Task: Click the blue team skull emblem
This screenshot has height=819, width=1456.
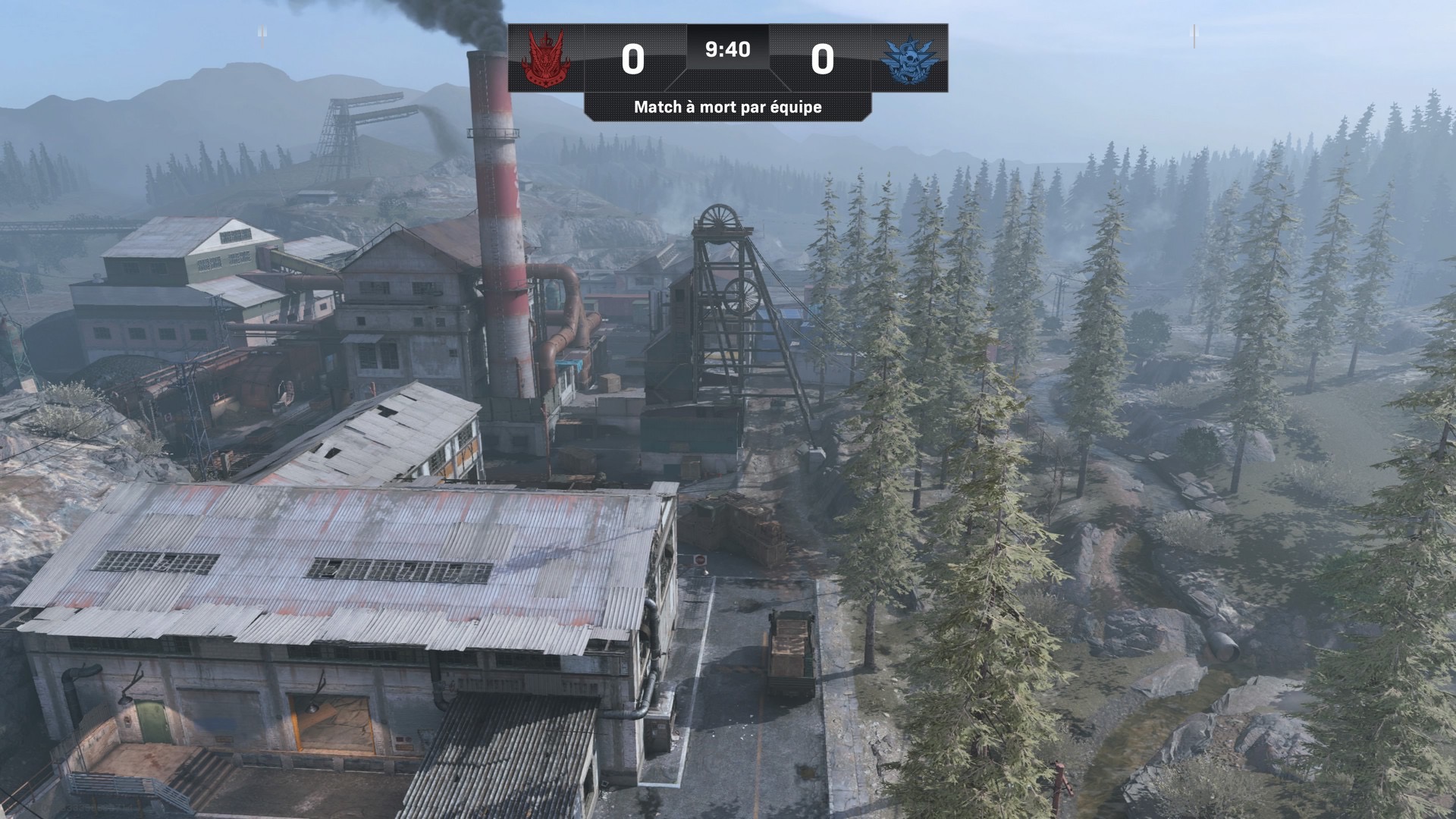Action: click(x=909, y=58)
